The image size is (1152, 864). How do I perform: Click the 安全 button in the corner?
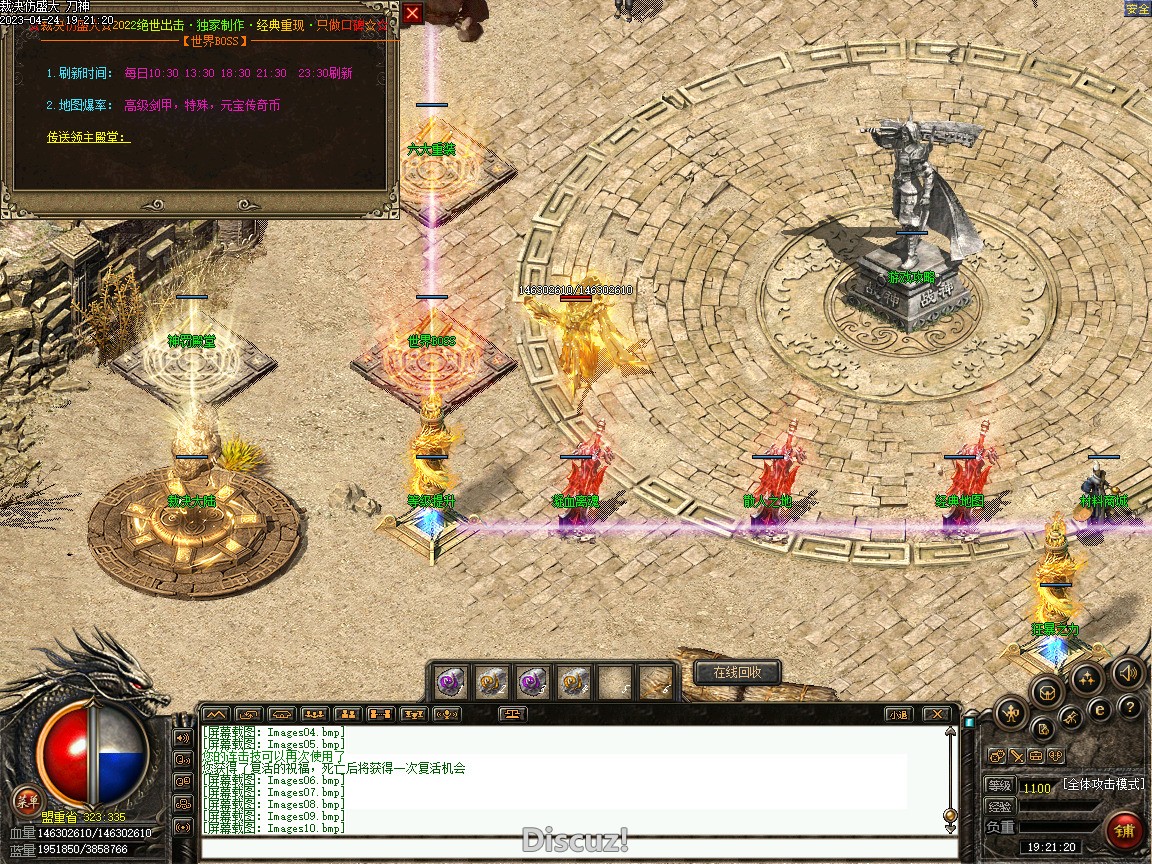pos(1137,9)
